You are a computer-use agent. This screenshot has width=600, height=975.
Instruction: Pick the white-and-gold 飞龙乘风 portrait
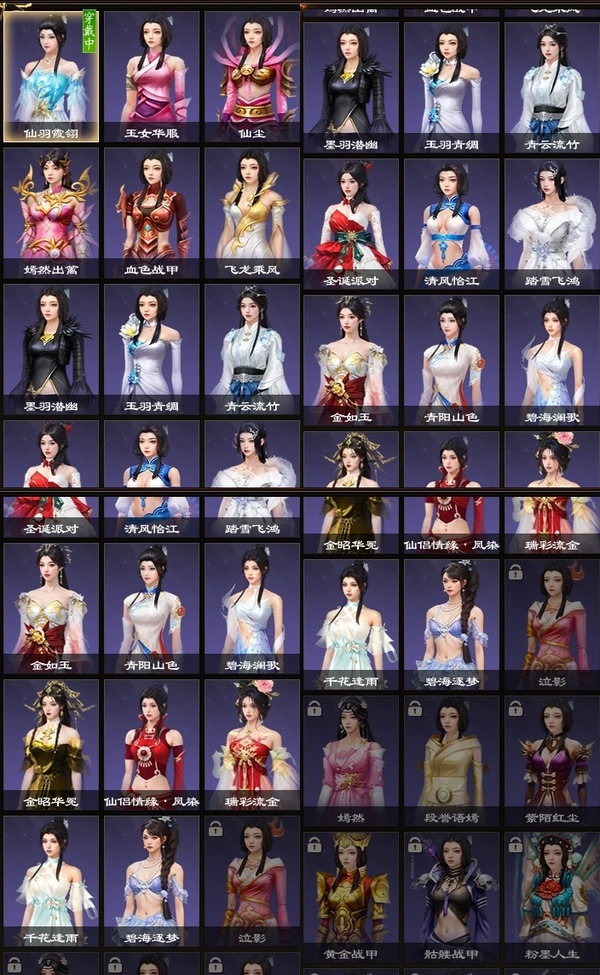(x=252, y=212)
